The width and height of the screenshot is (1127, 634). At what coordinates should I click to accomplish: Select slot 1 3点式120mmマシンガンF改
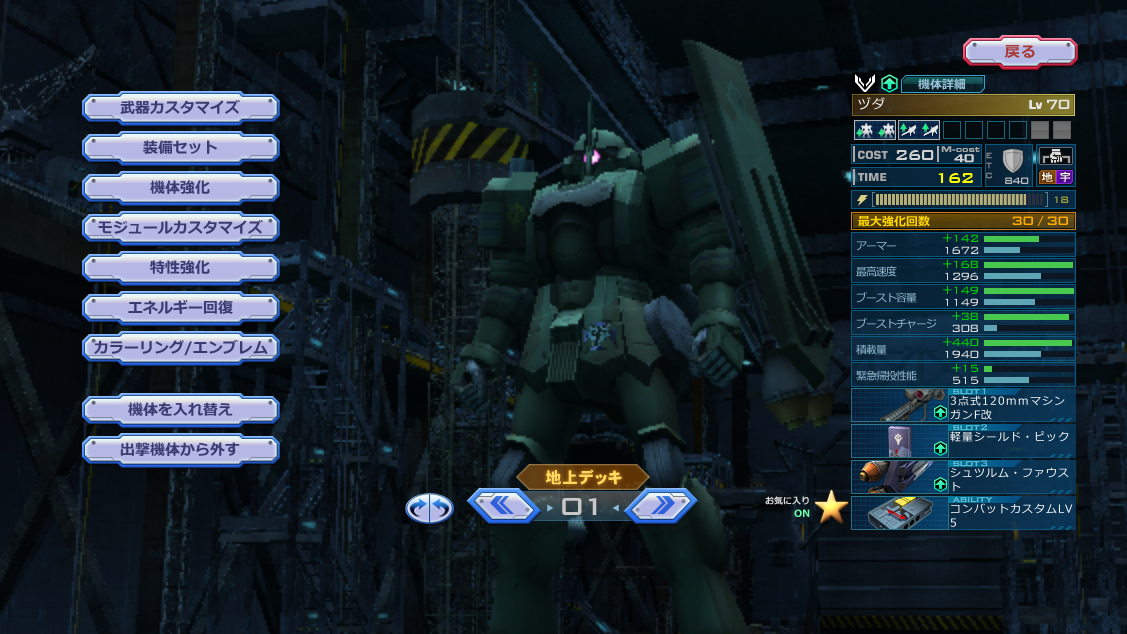963,405
